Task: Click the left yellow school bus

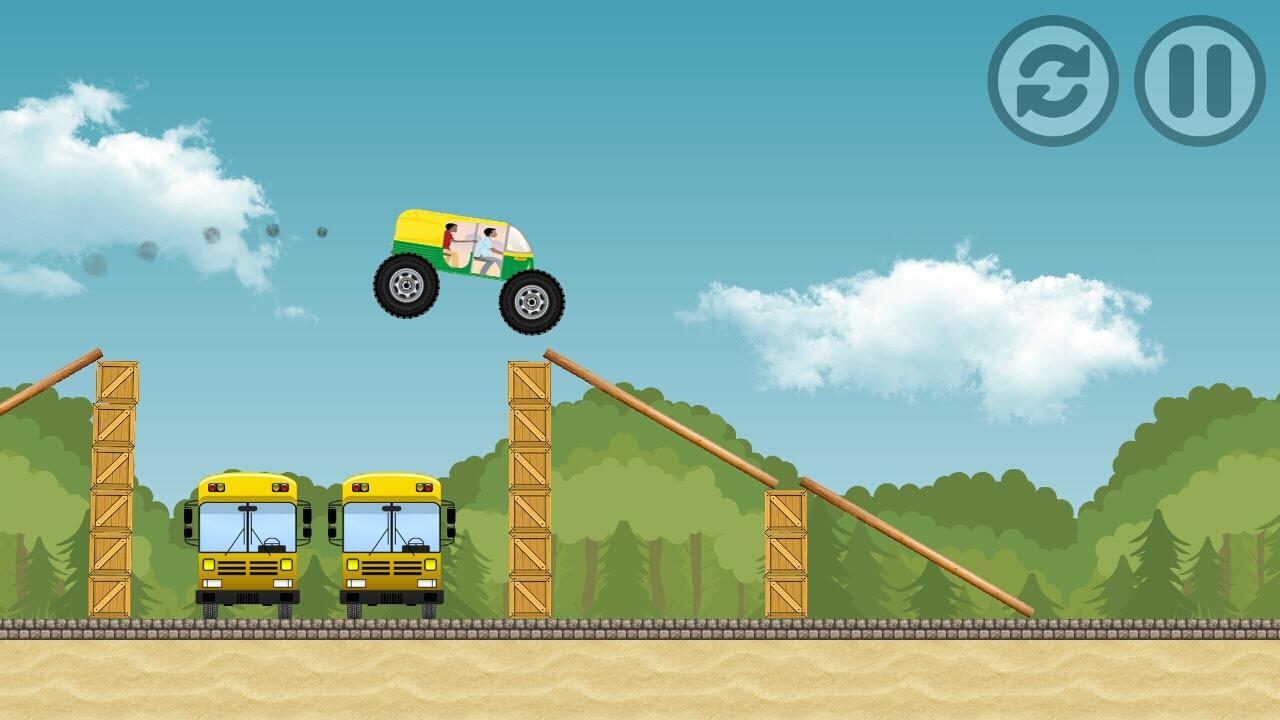Action: pos(245,545)
